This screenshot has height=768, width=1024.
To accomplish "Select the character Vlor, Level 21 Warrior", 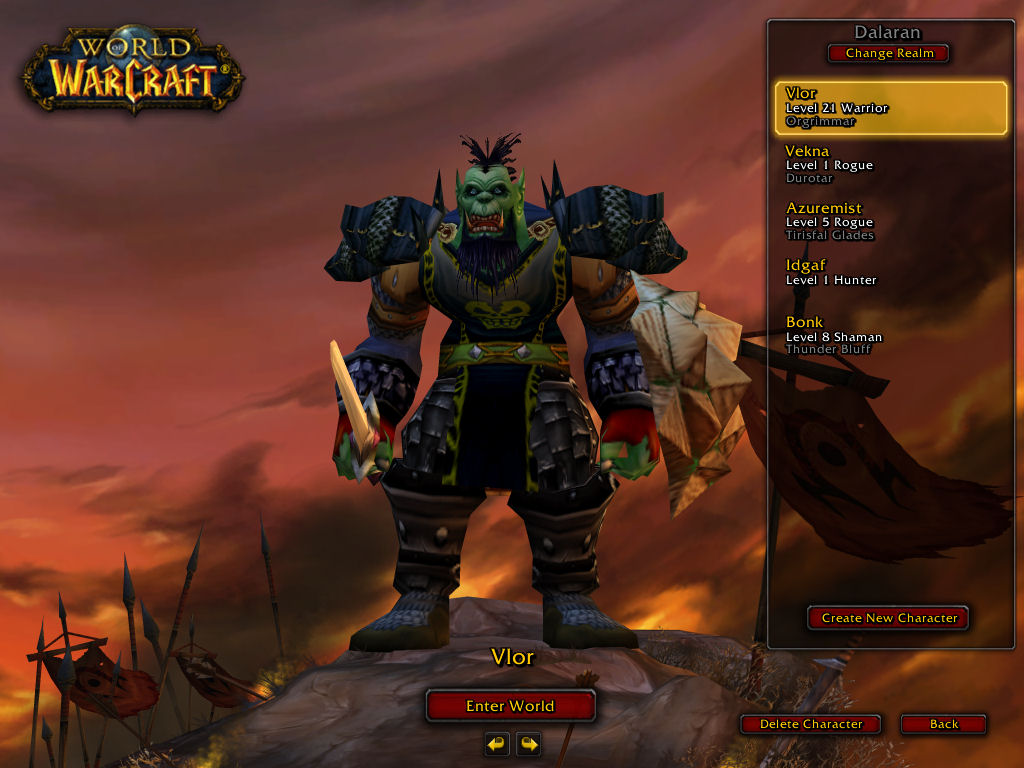I will coord(890,108).
